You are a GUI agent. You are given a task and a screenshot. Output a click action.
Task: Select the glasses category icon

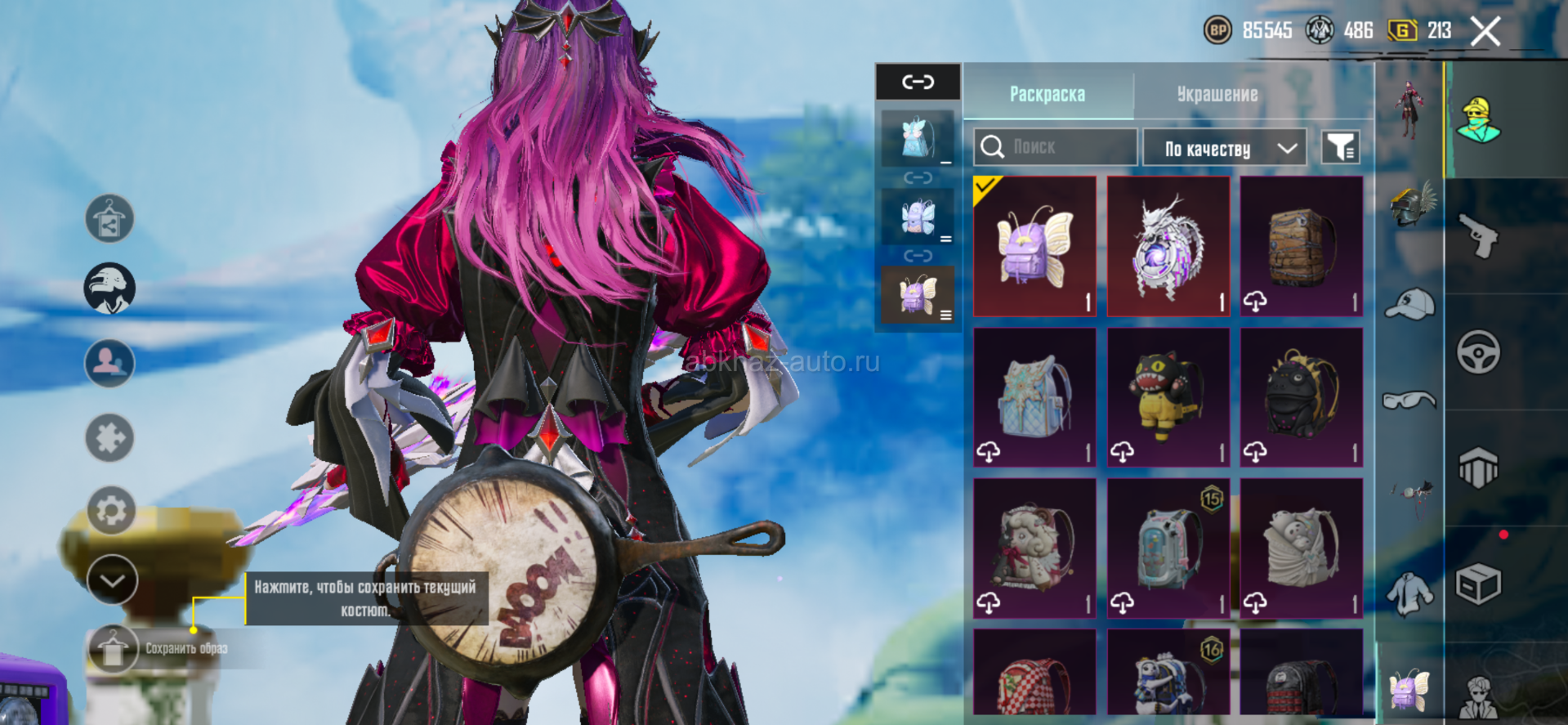click(1409, 400)
